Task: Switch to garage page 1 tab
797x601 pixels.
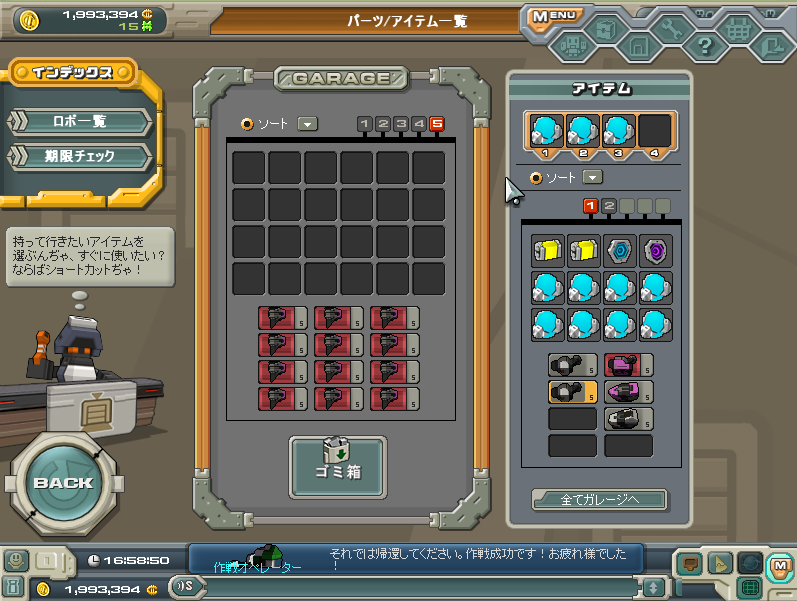Action: coord(365,124)
